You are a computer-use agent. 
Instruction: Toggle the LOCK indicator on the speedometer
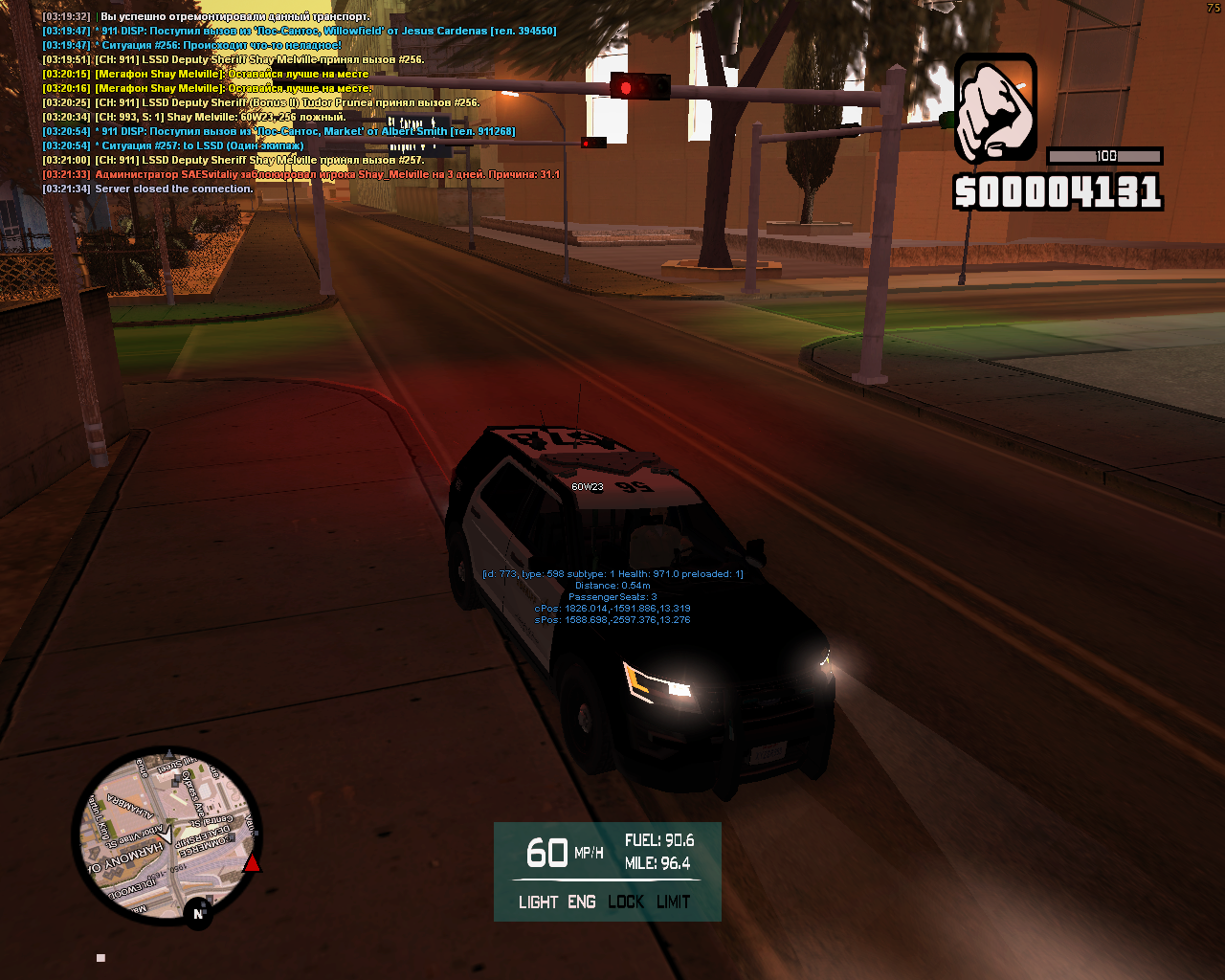coord(626,902)
